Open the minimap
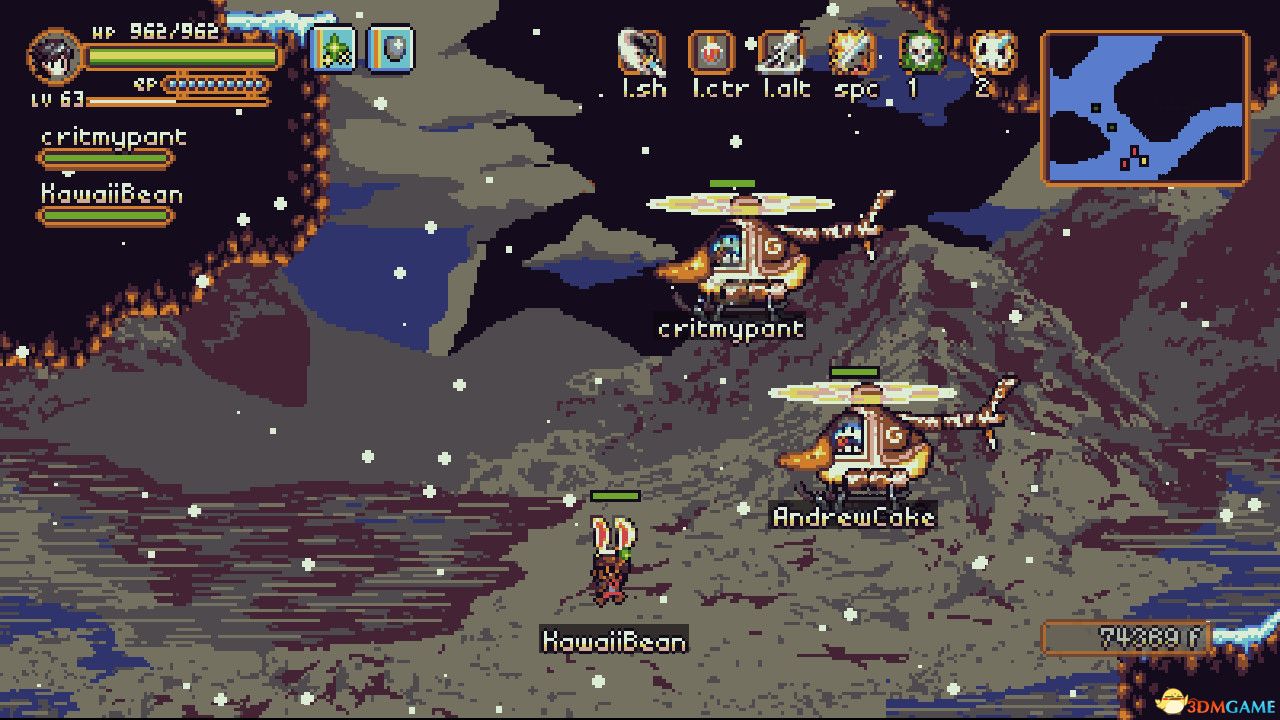 pos(1146,108)
